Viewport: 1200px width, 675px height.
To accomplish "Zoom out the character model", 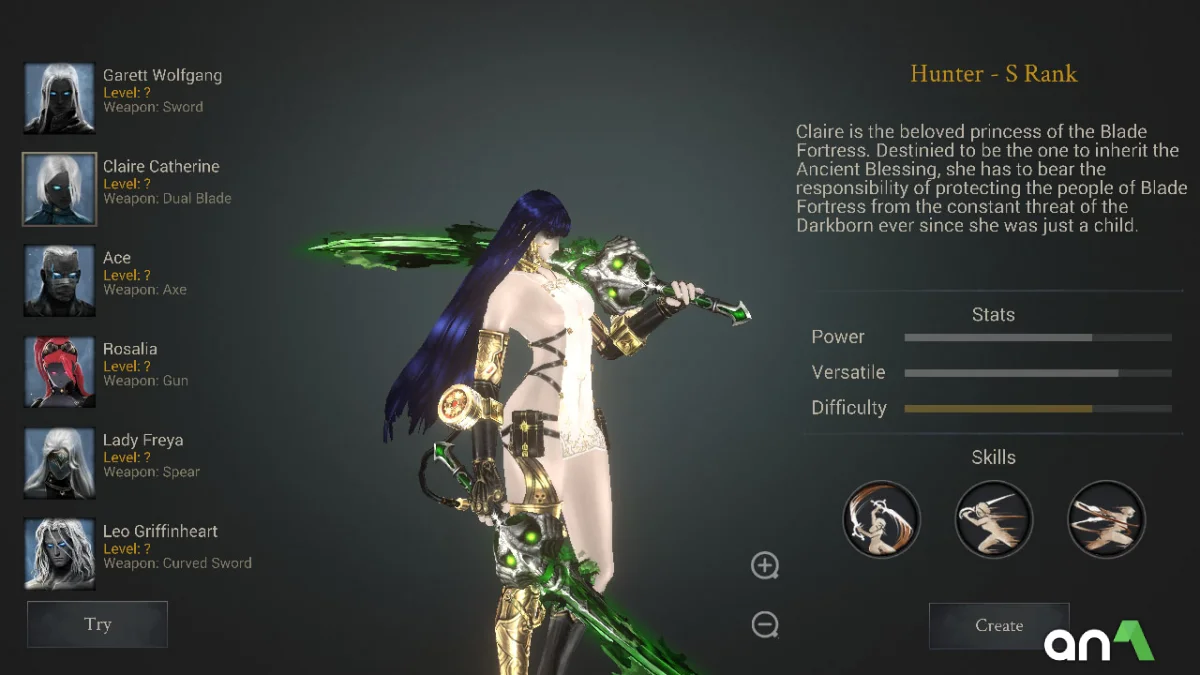I will [765, 625].
